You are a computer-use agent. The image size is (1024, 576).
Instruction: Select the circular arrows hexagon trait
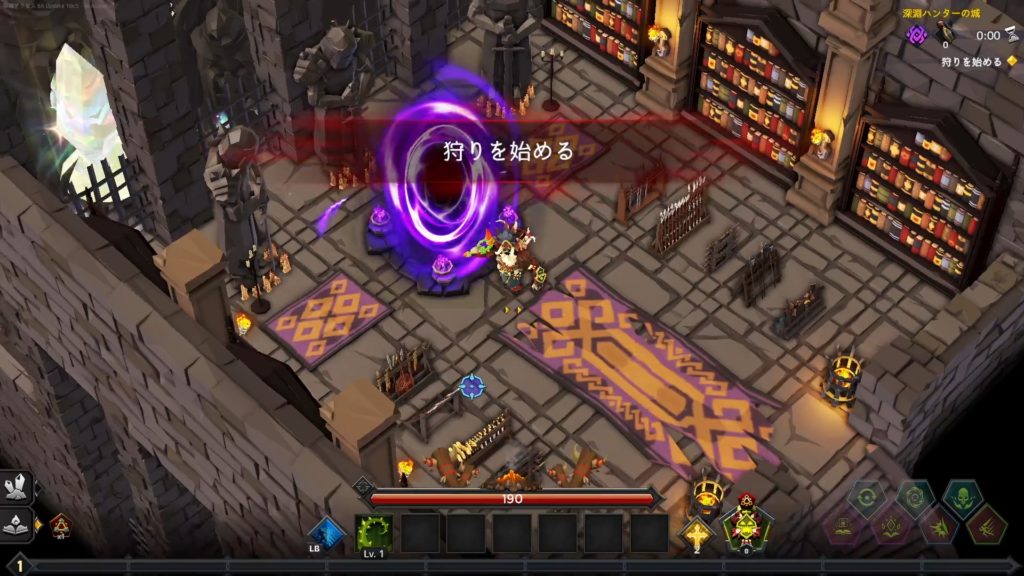(x=866, y=497)
